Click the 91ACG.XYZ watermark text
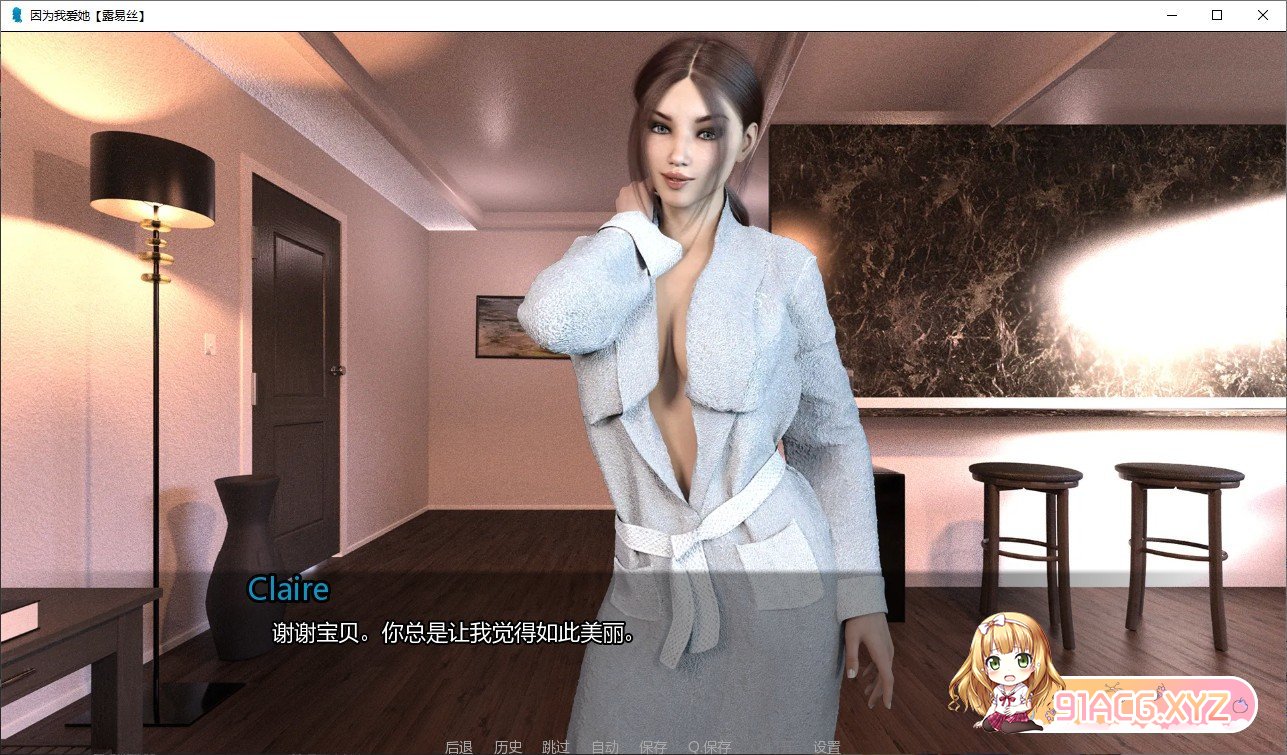 tap(1143, 704)
